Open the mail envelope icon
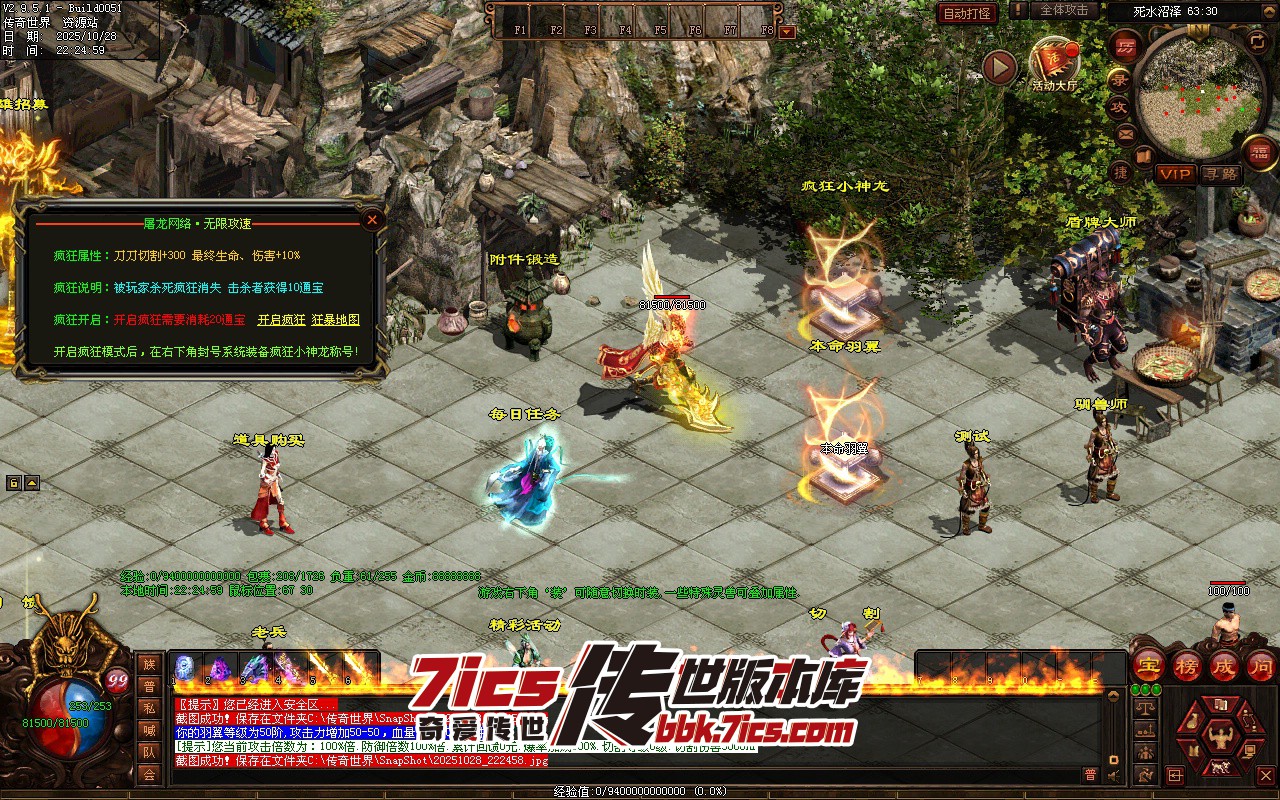Screen dimensions: 1280x800 pos(1125,134)
